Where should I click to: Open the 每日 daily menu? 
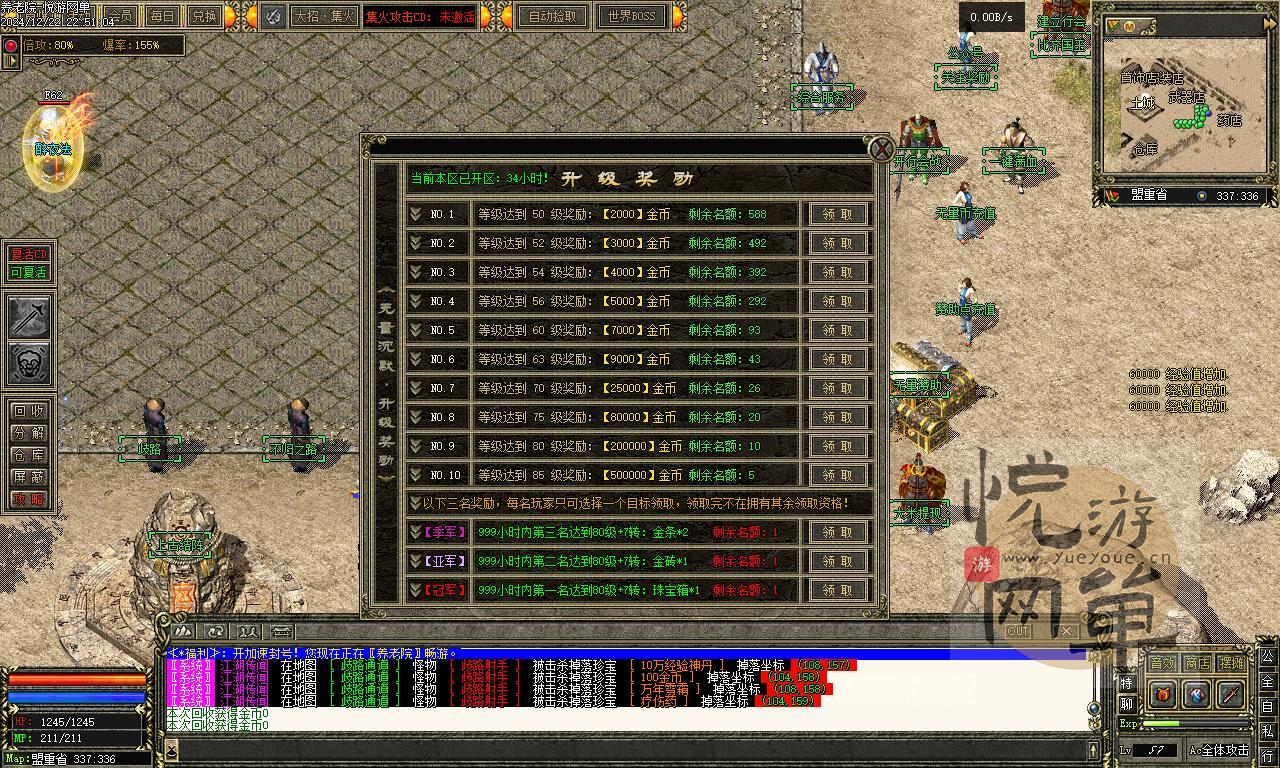click(x=162, y=16)
